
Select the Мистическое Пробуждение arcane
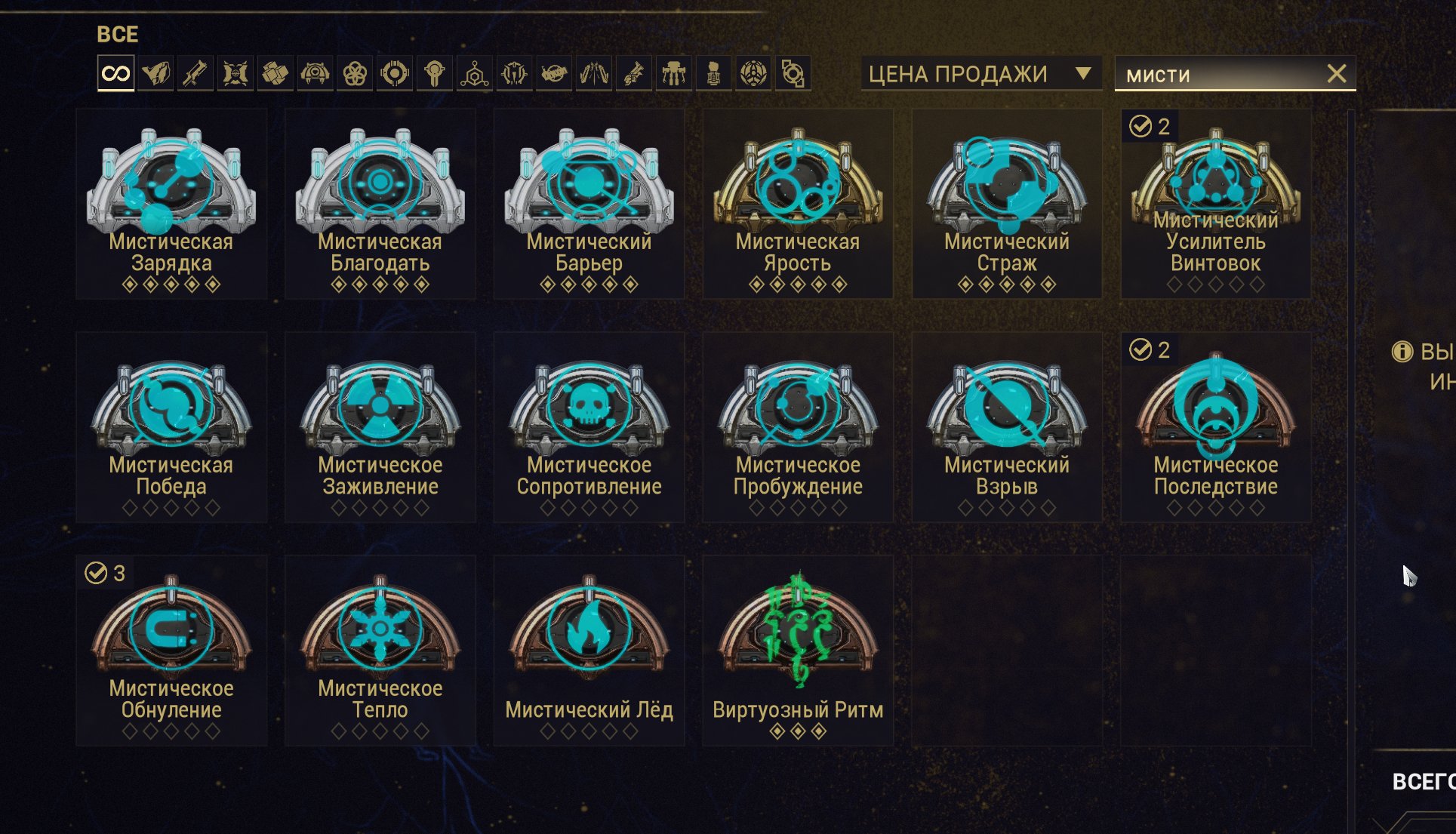tap(798, 427)
